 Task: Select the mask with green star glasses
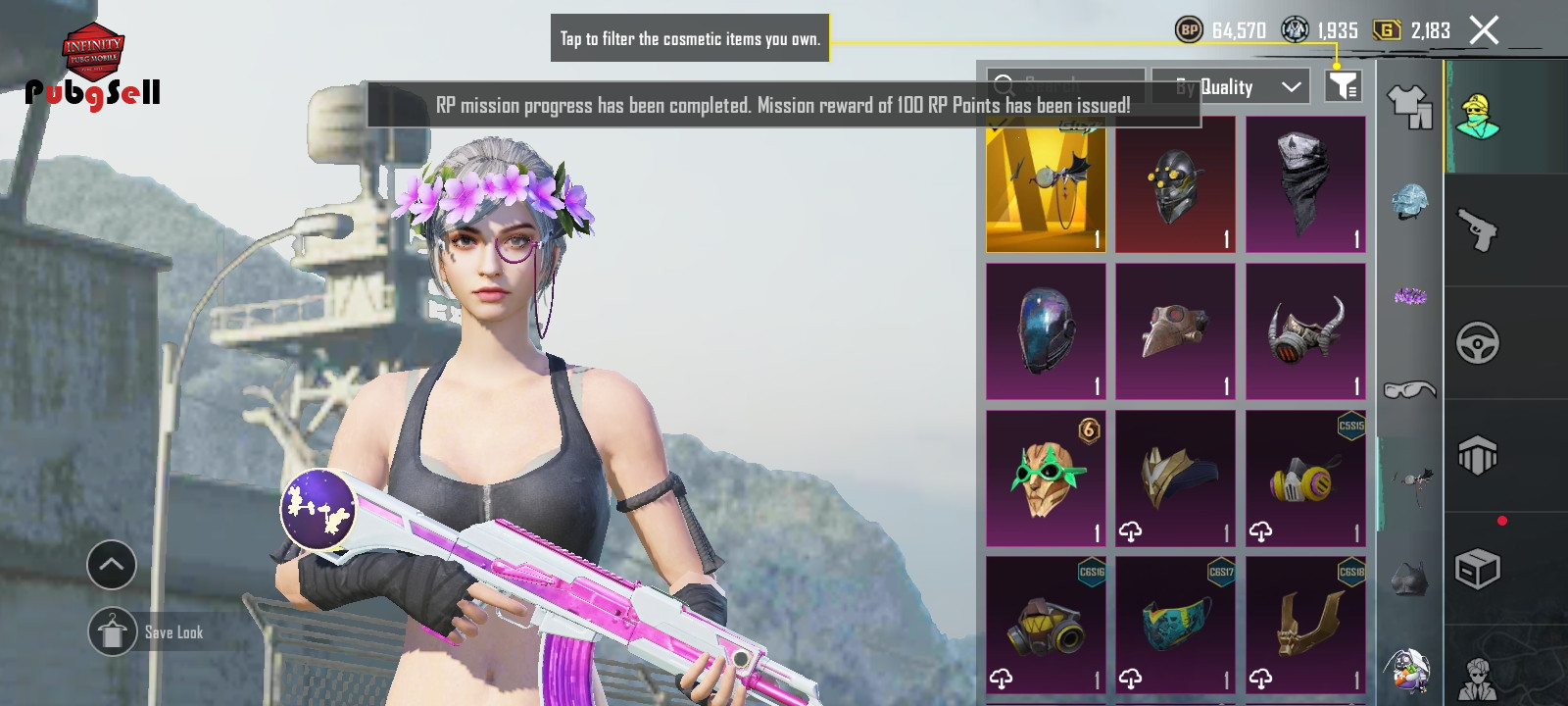tap(1046, 479)
